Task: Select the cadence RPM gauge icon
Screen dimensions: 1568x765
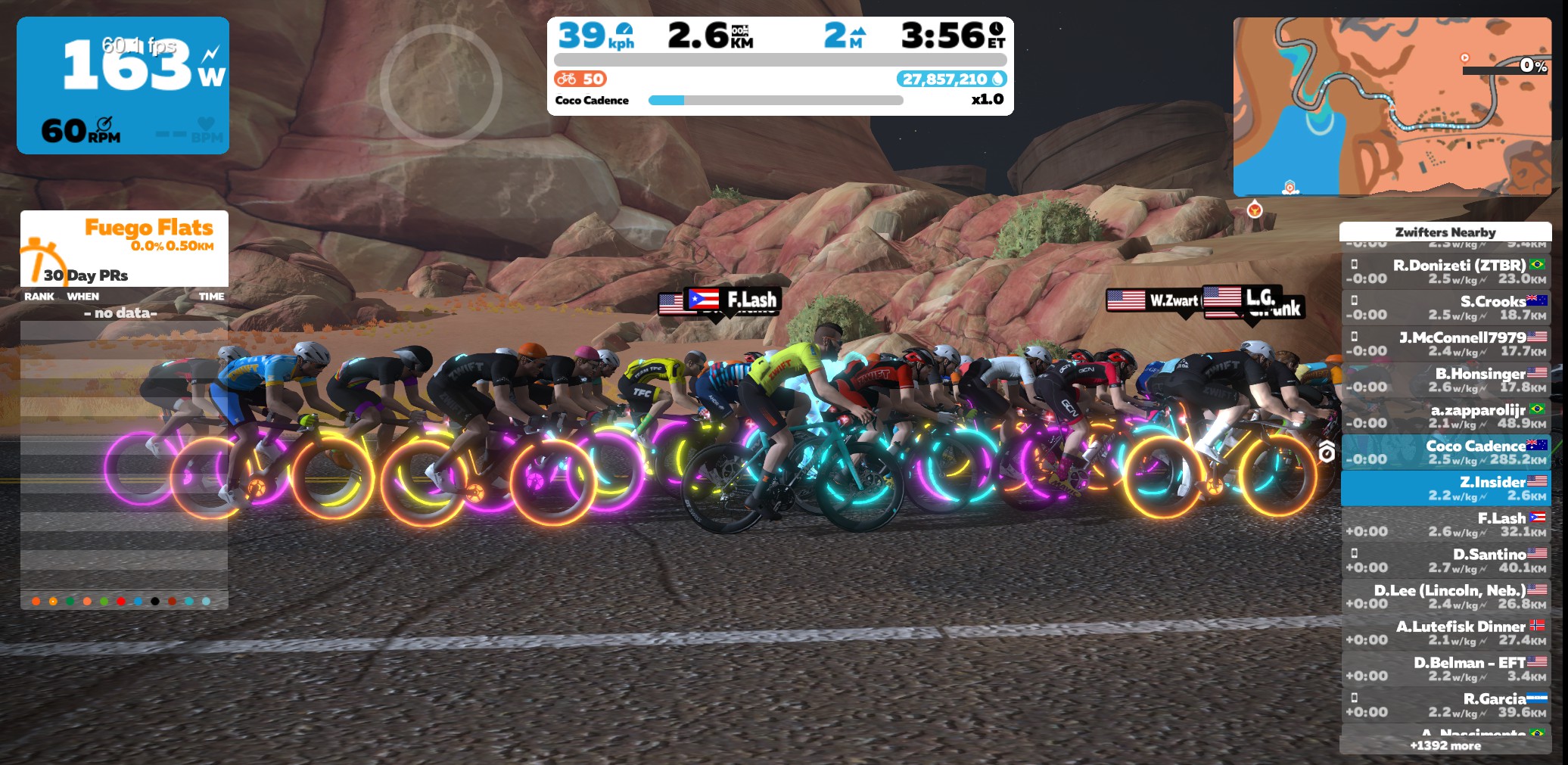Action: 106,123
